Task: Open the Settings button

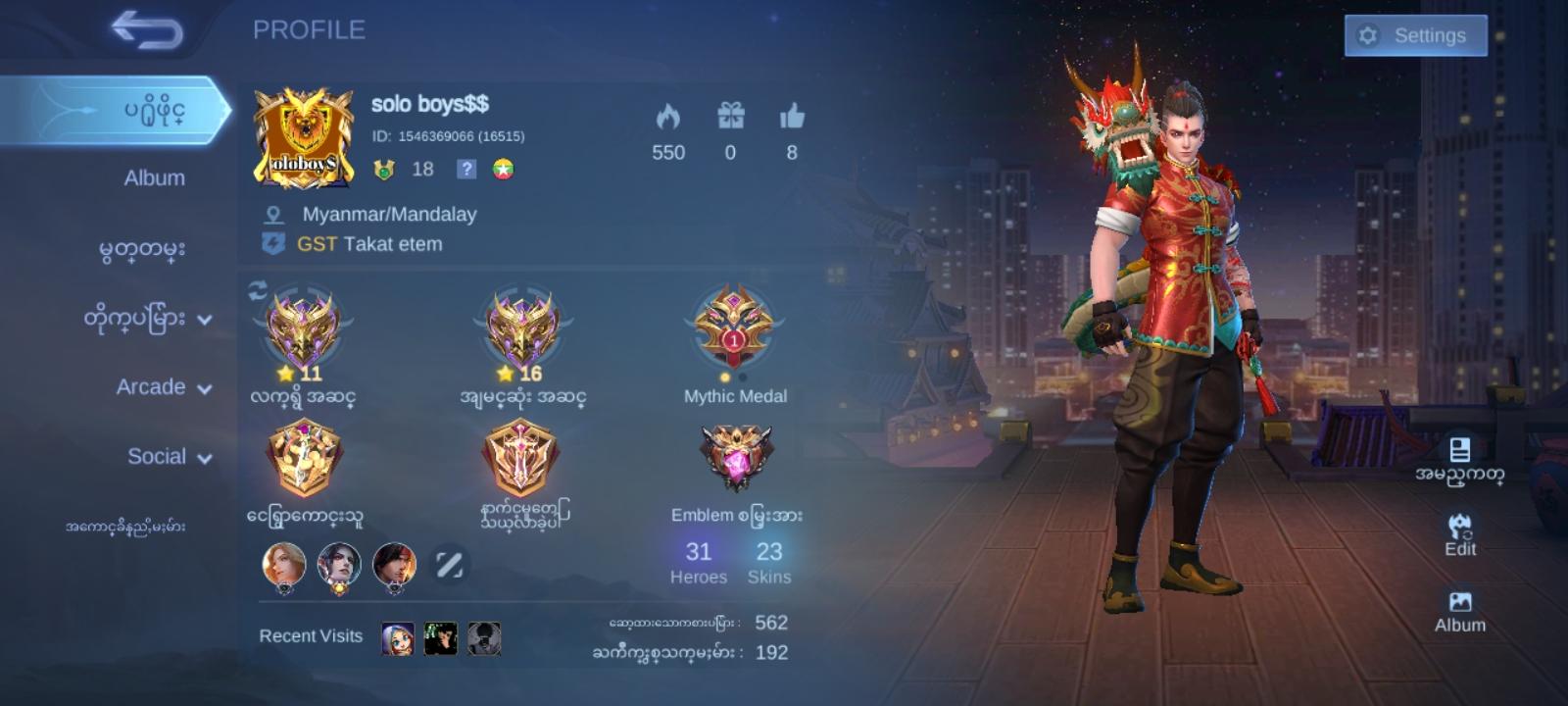Action: point(1414,35)
